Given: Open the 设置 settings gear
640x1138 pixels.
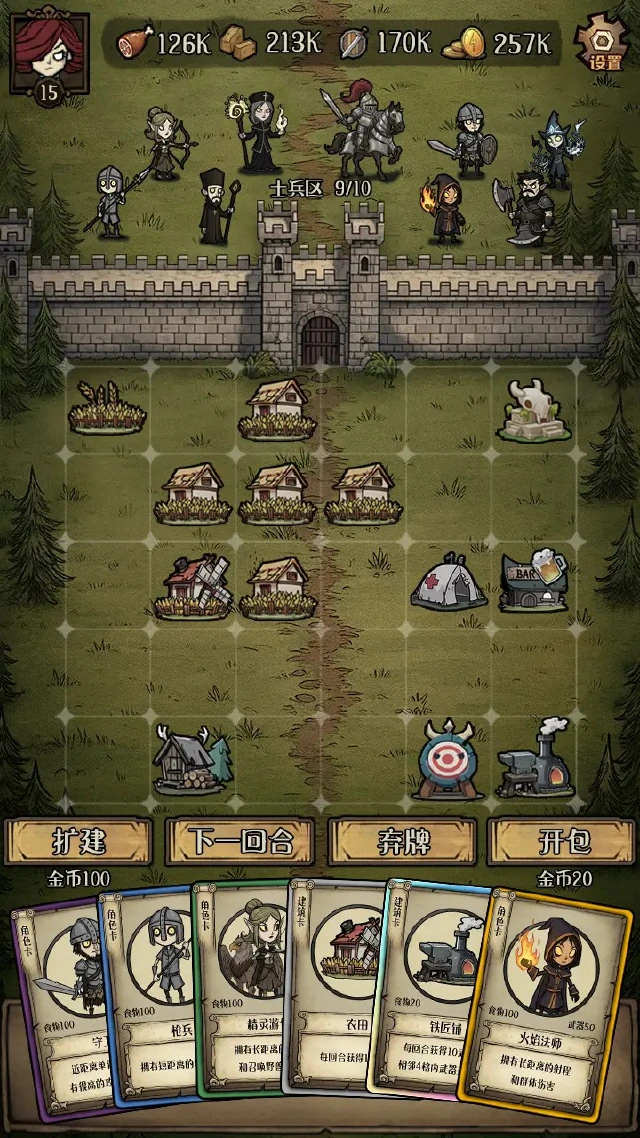Looking at the screenshot, I should pos(604,42).
